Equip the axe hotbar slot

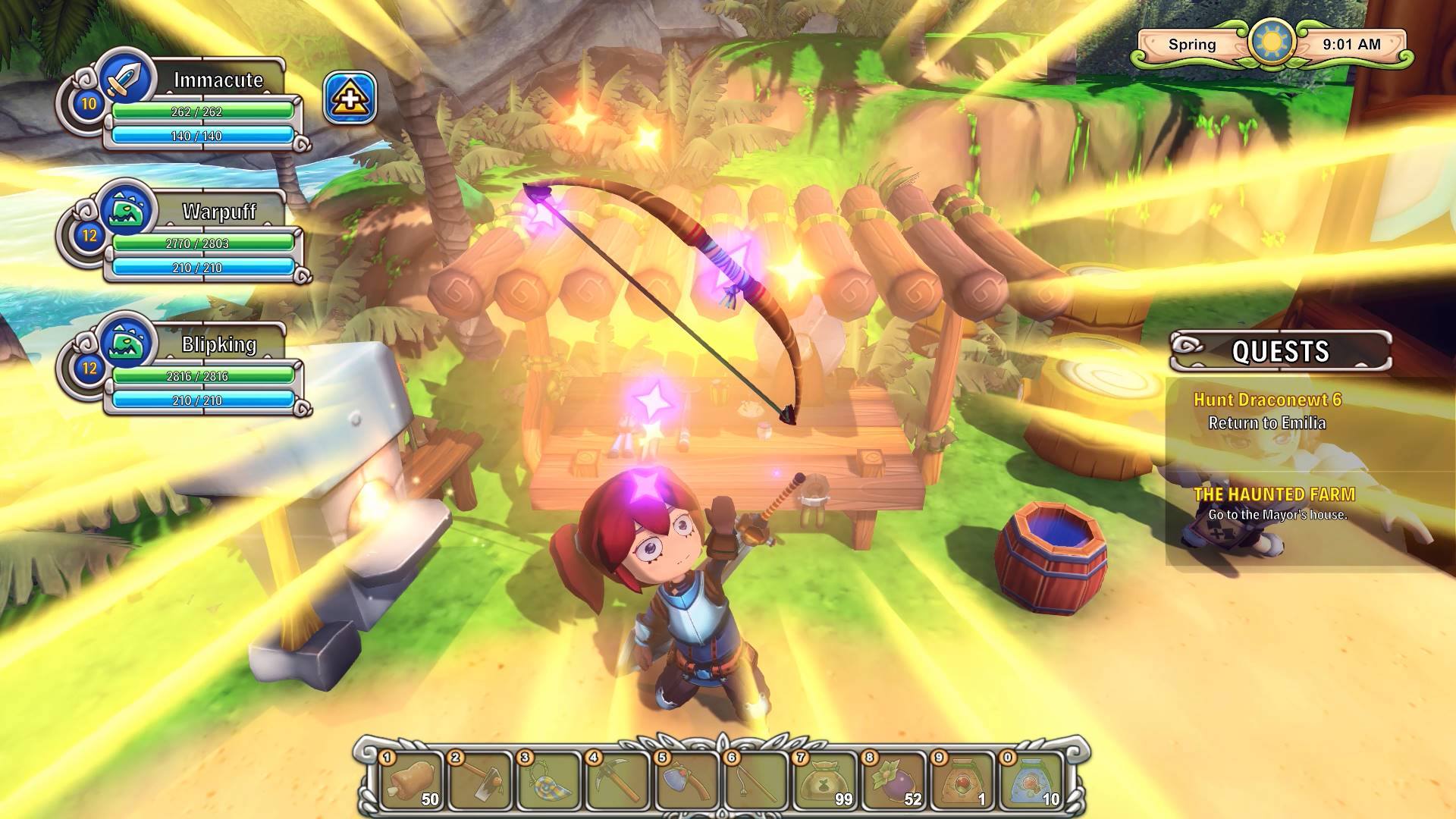687,780
